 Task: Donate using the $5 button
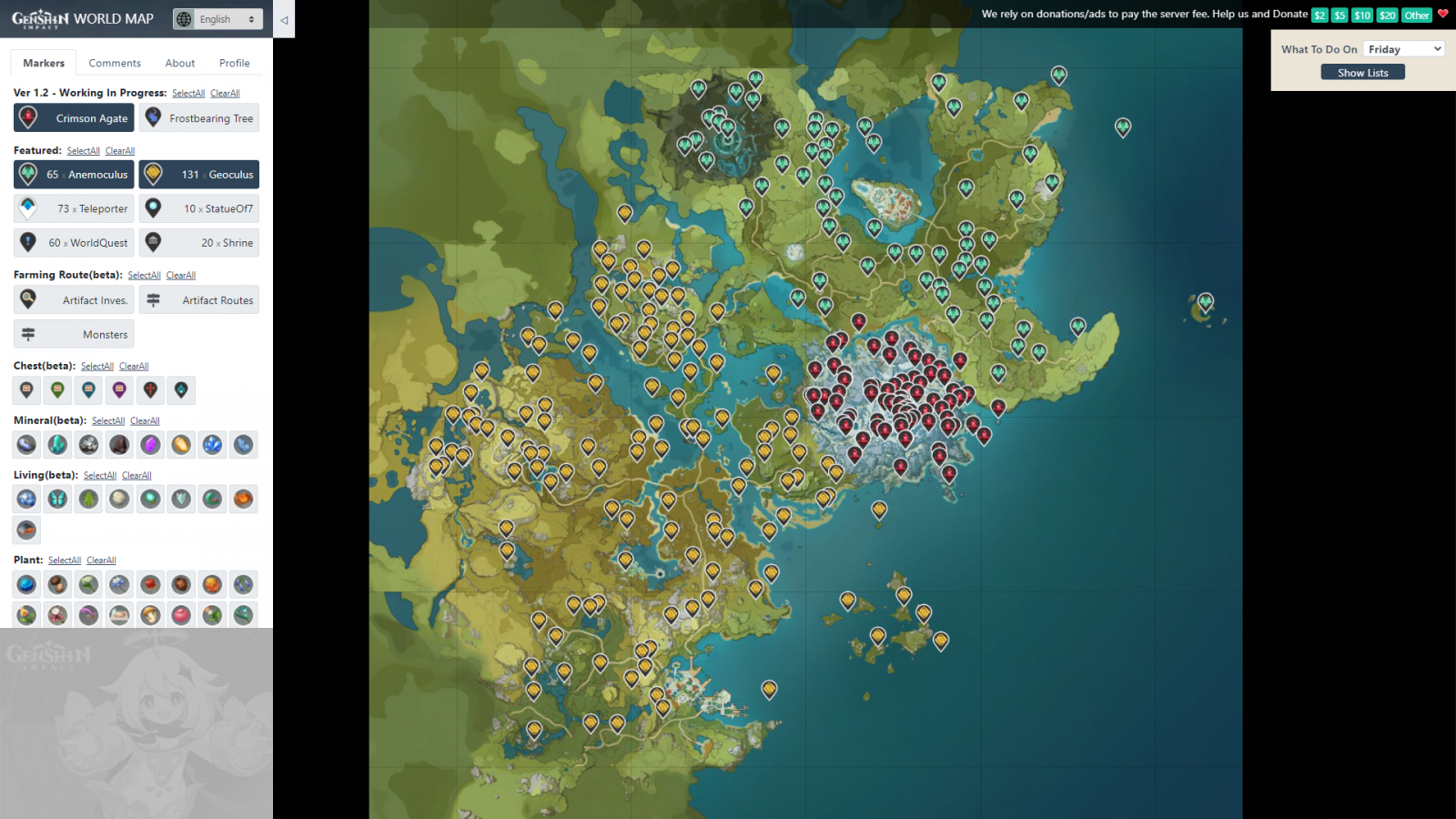pos(1340,15)
